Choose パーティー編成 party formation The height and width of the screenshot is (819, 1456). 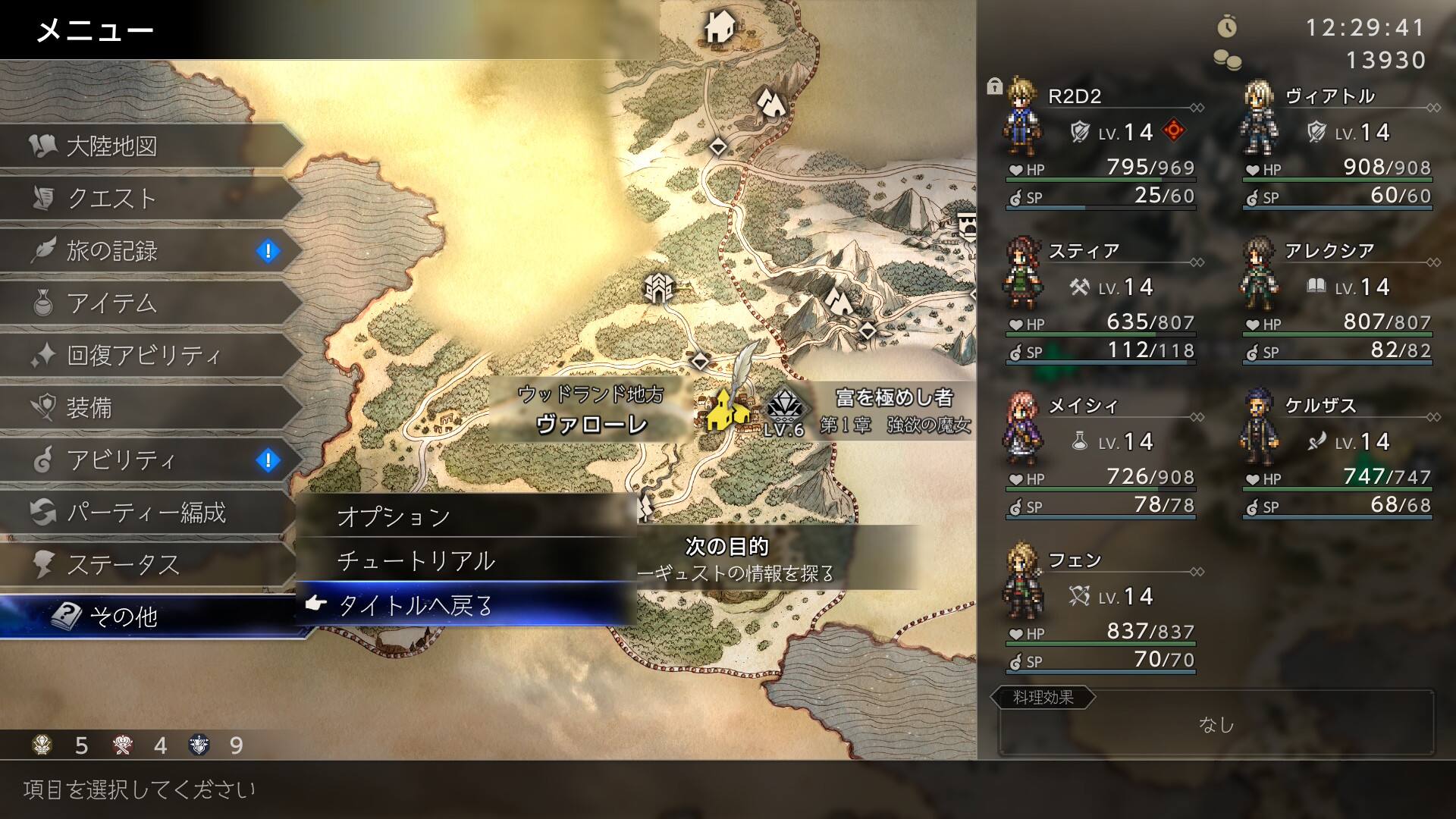click(x=144, y=512)
